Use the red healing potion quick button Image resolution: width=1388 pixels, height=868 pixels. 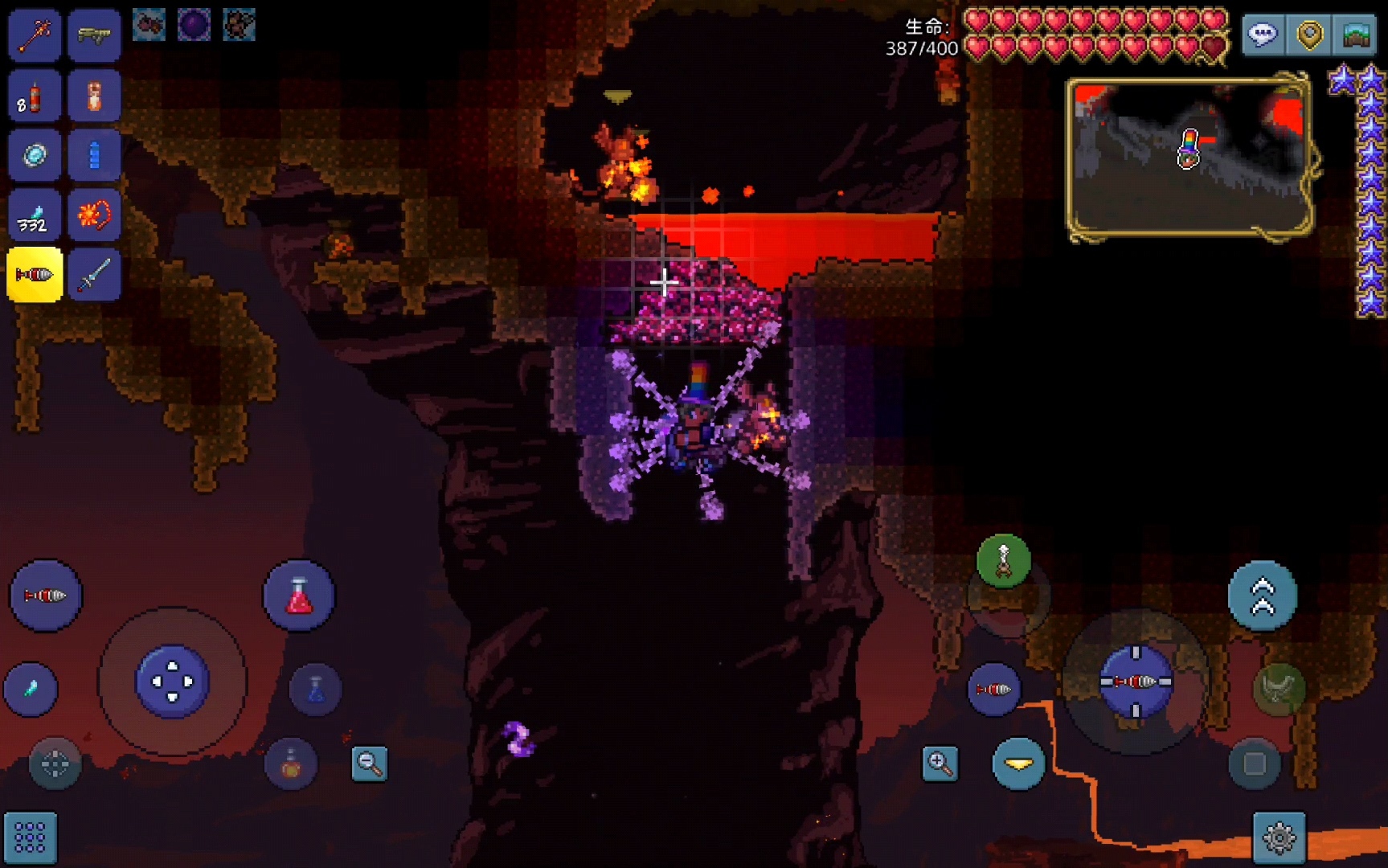299,596
